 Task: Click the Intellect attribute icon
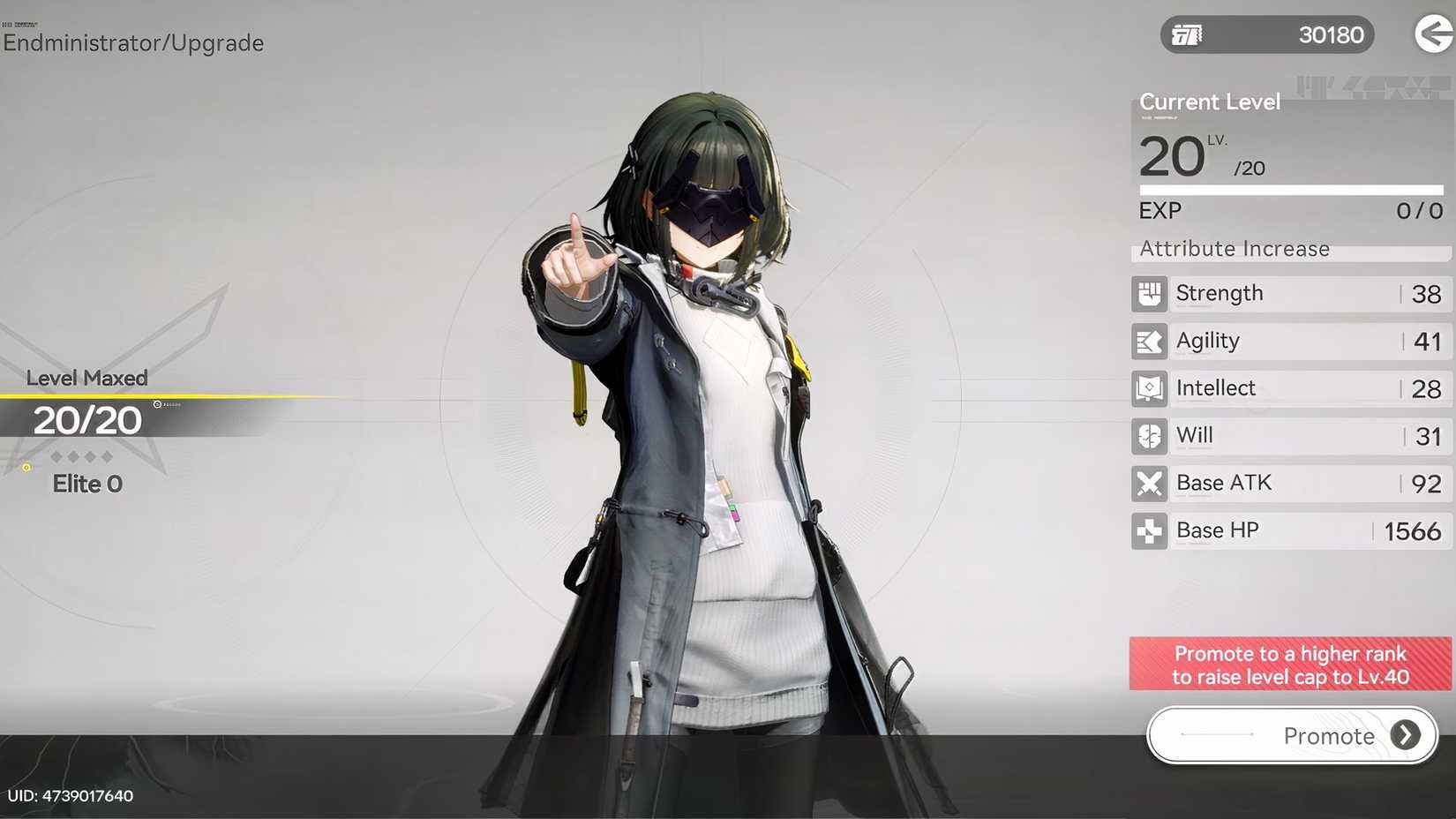click(x=1148, y=388)
